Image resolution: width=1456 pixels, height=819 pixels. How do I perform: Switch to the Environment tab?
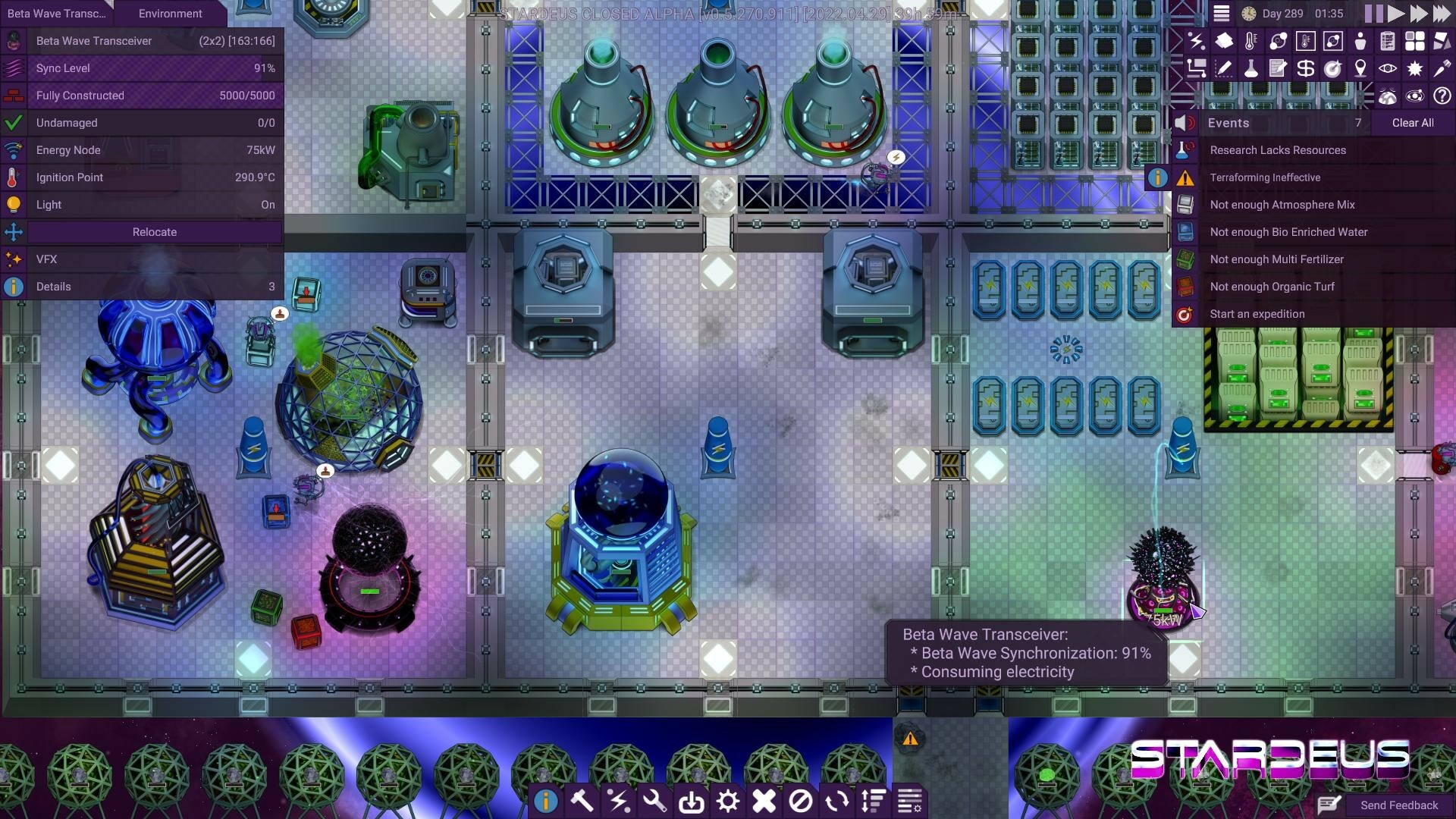170,13
